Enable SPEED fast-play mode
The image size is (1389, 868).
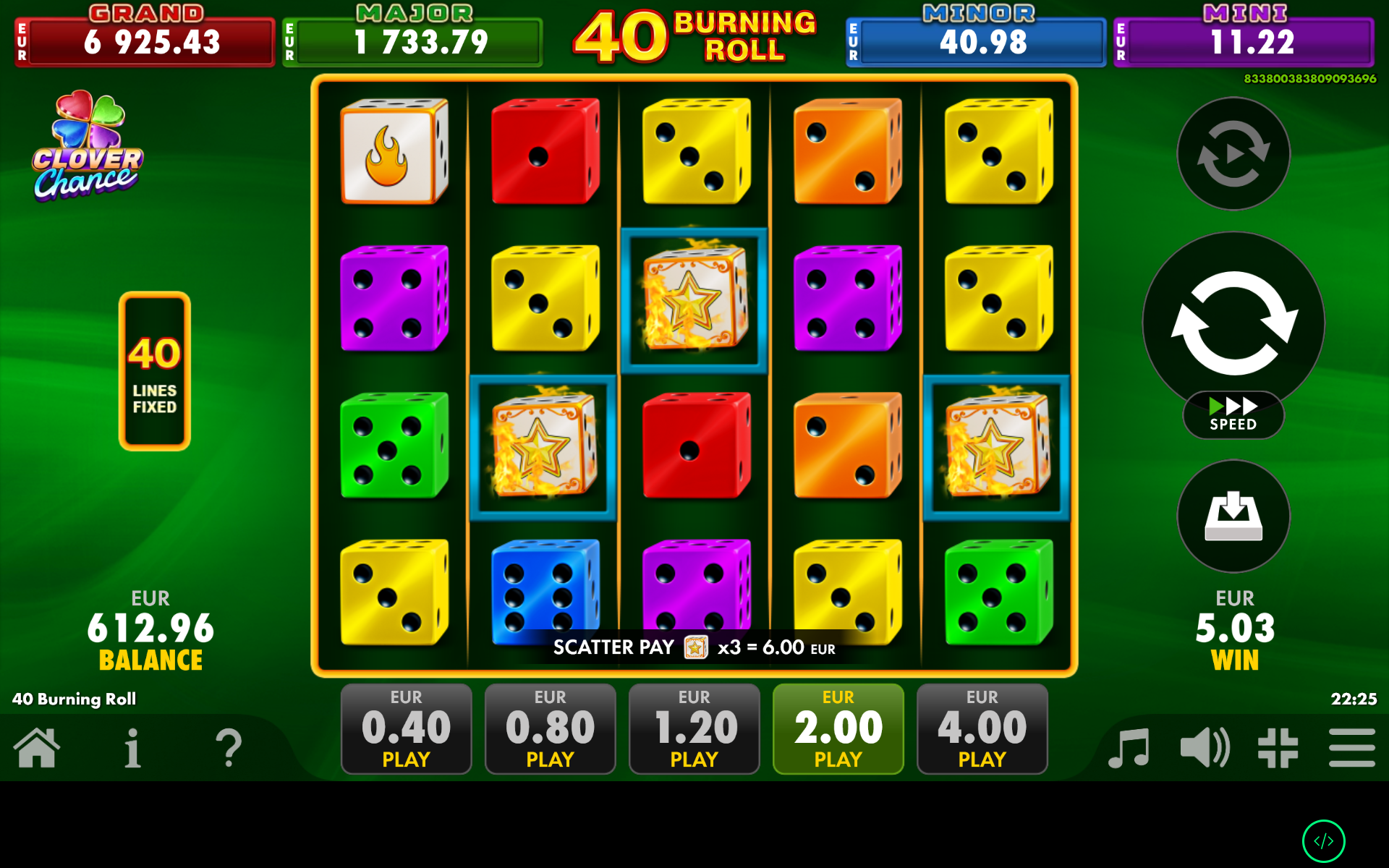1232,414
